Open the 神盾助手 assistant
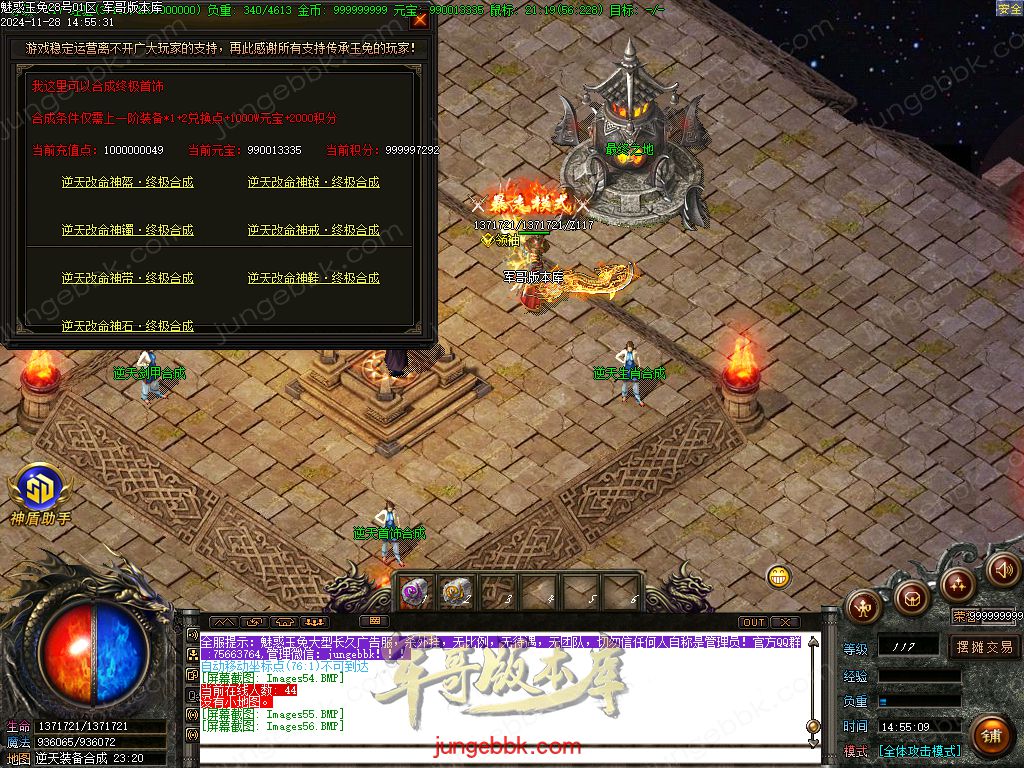 40,490
